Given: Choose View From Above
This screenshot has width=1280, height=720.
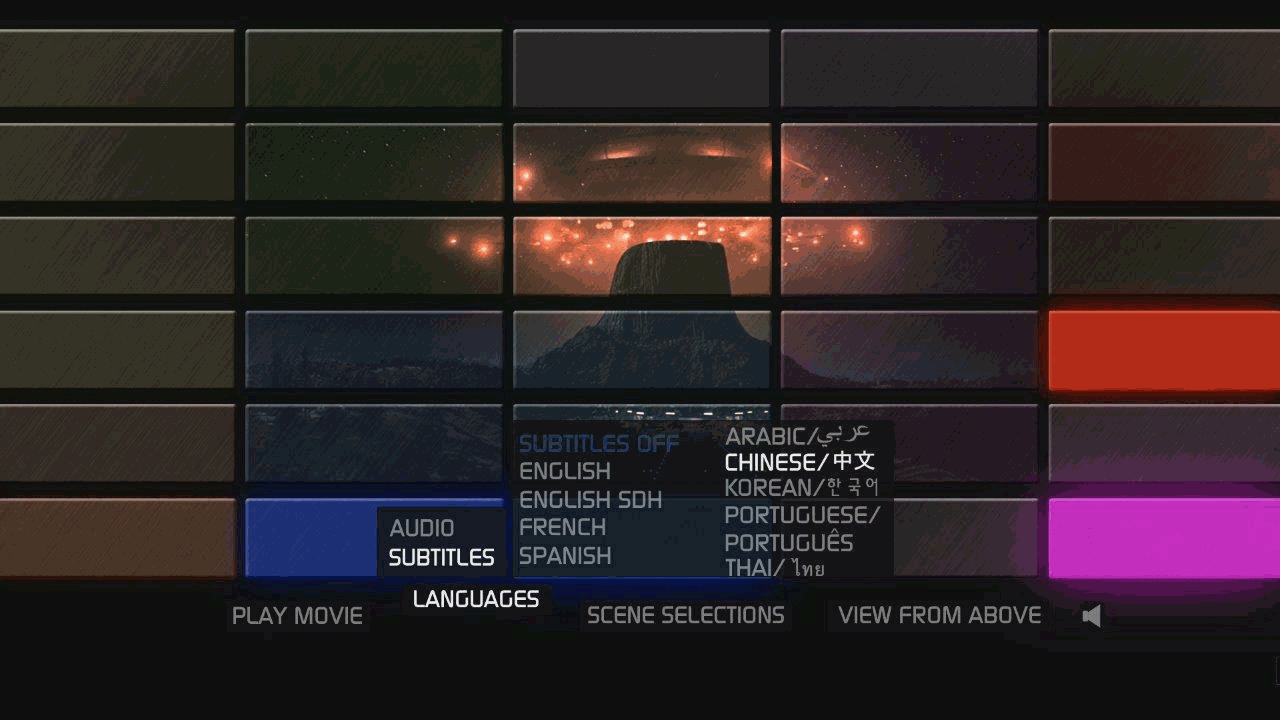Looking at the screenshot, I should pos(941,615).
